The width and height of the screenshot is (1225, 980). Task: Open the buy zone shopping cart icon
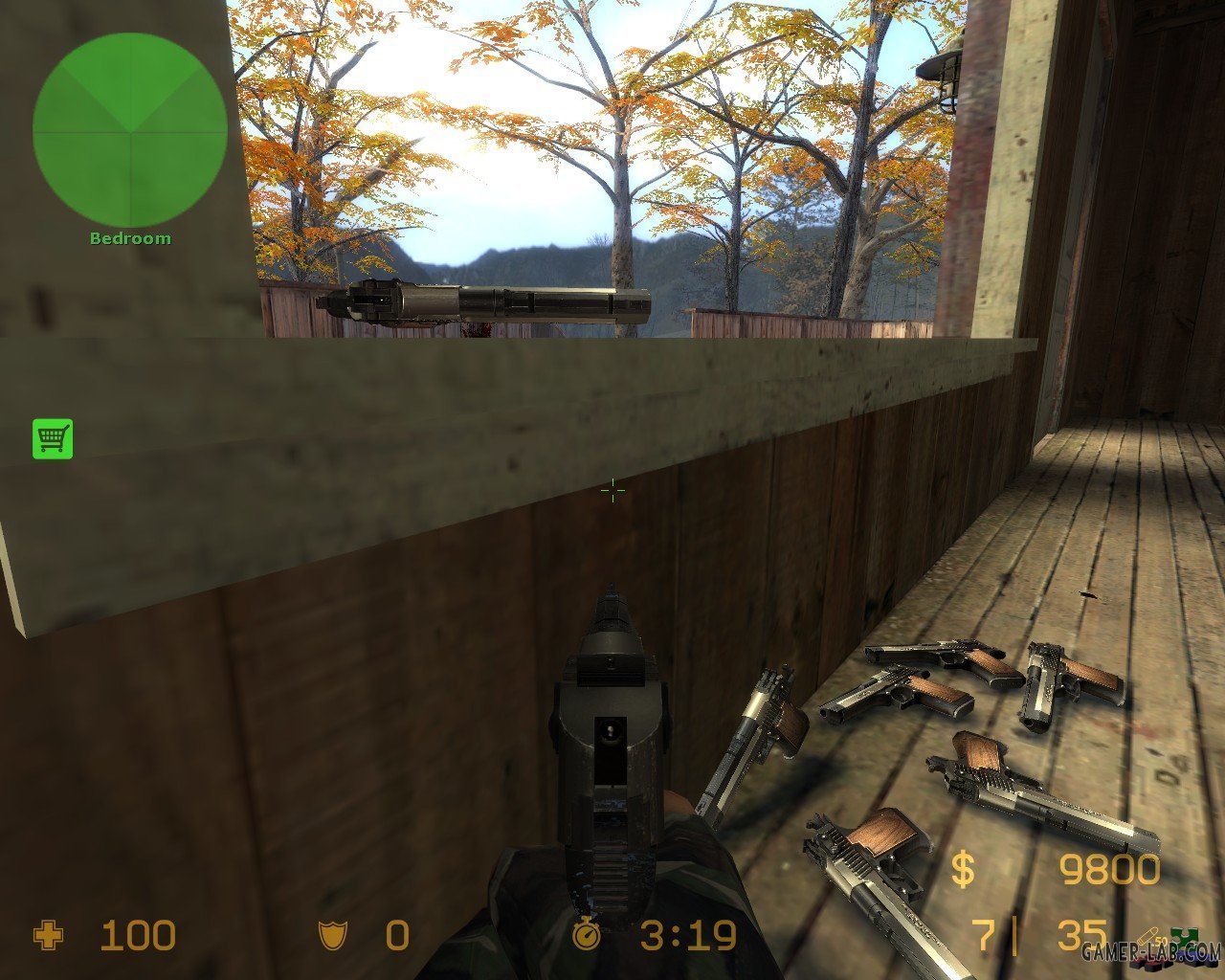(53, 438)
